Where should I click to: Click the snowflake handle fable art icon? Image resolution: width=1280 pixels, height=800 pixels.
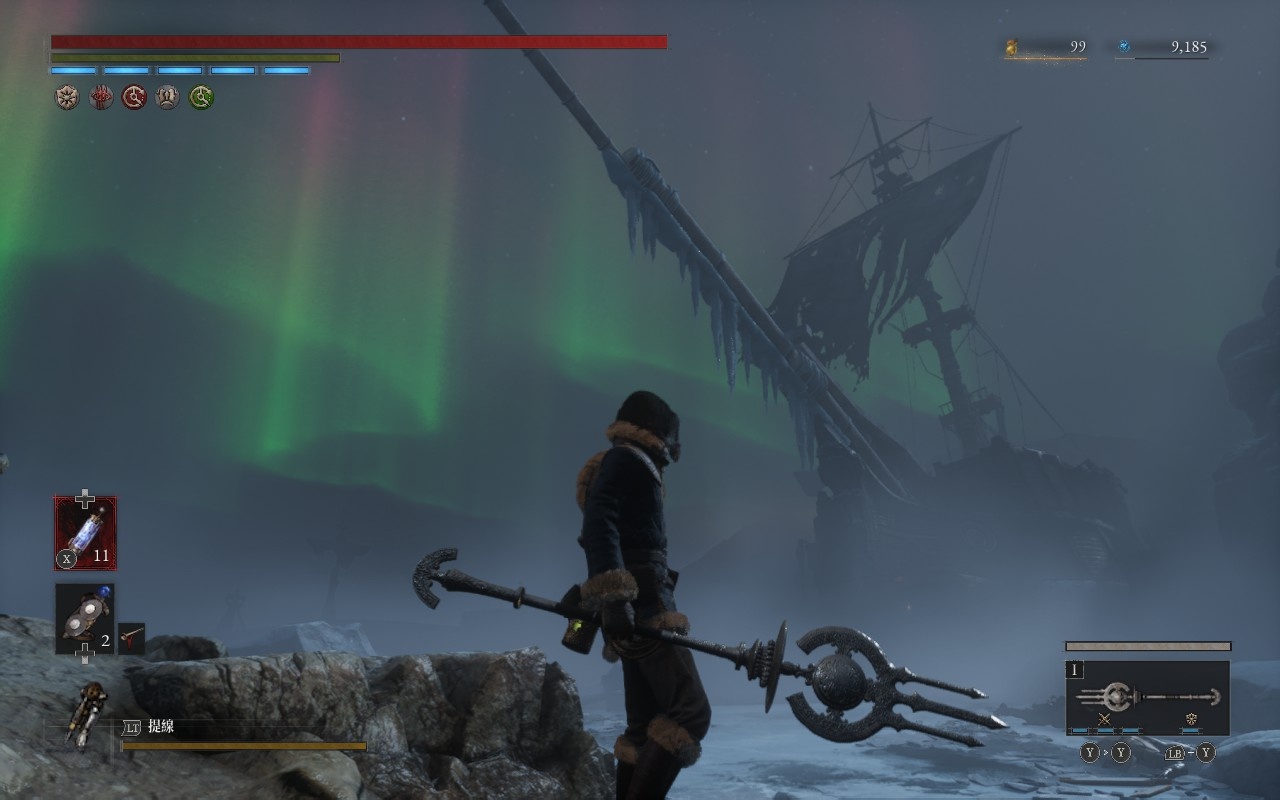tap(1191, 720)
